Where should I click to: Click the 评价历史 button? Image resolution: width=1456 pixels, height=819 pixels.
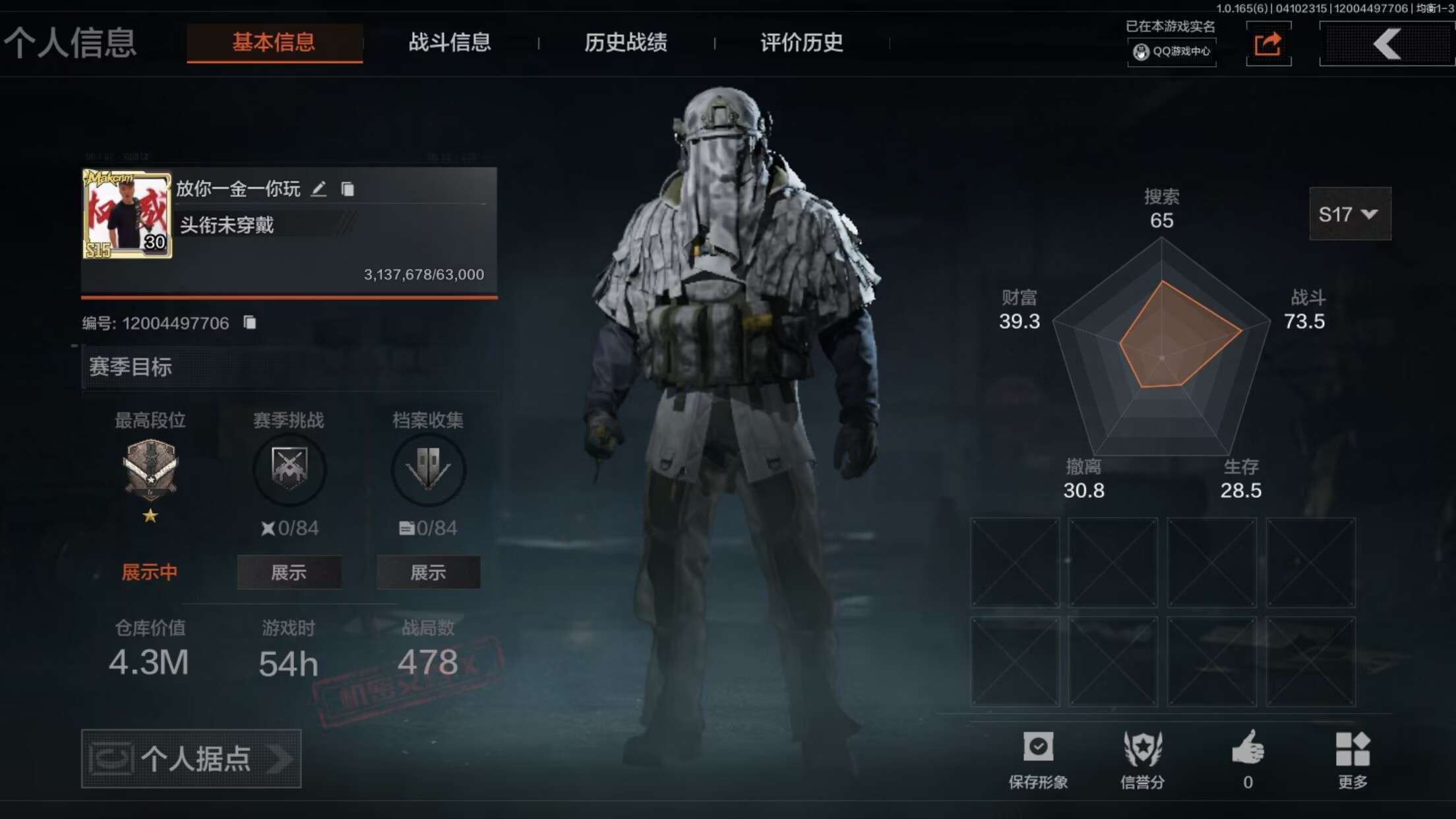[800, 42]
